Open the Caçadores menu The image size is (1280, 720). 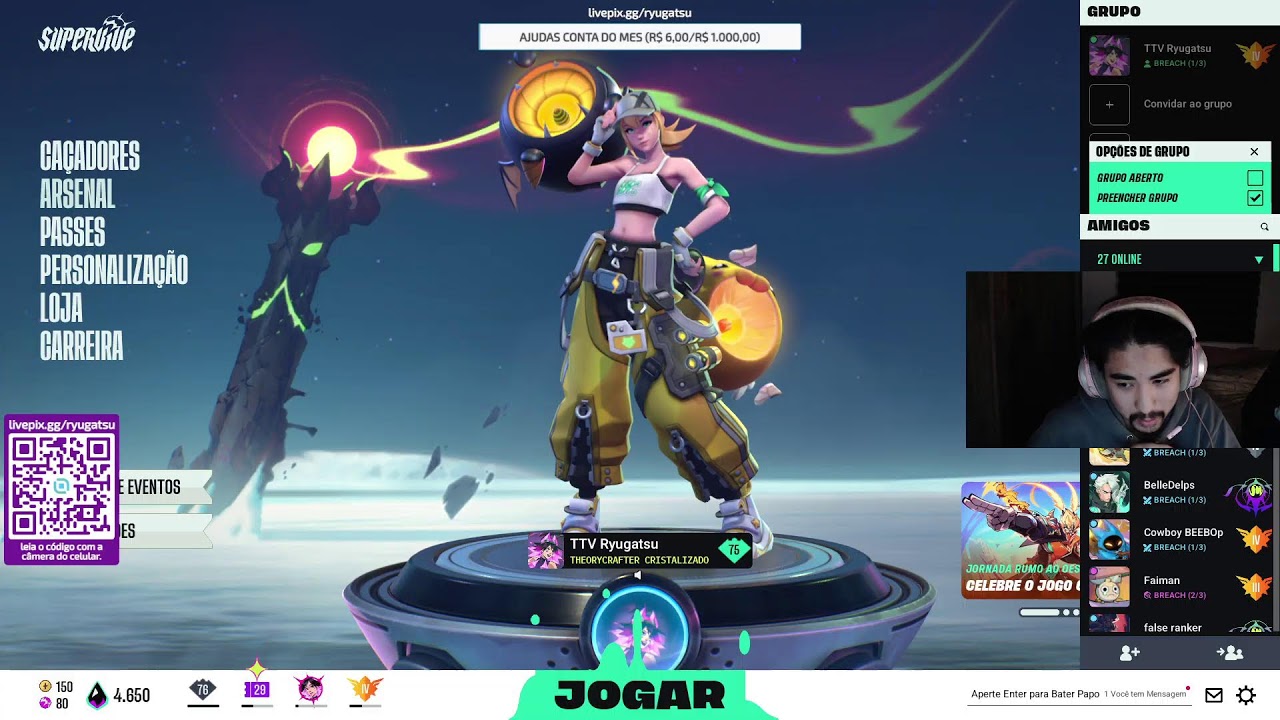(x=90, y=157)
